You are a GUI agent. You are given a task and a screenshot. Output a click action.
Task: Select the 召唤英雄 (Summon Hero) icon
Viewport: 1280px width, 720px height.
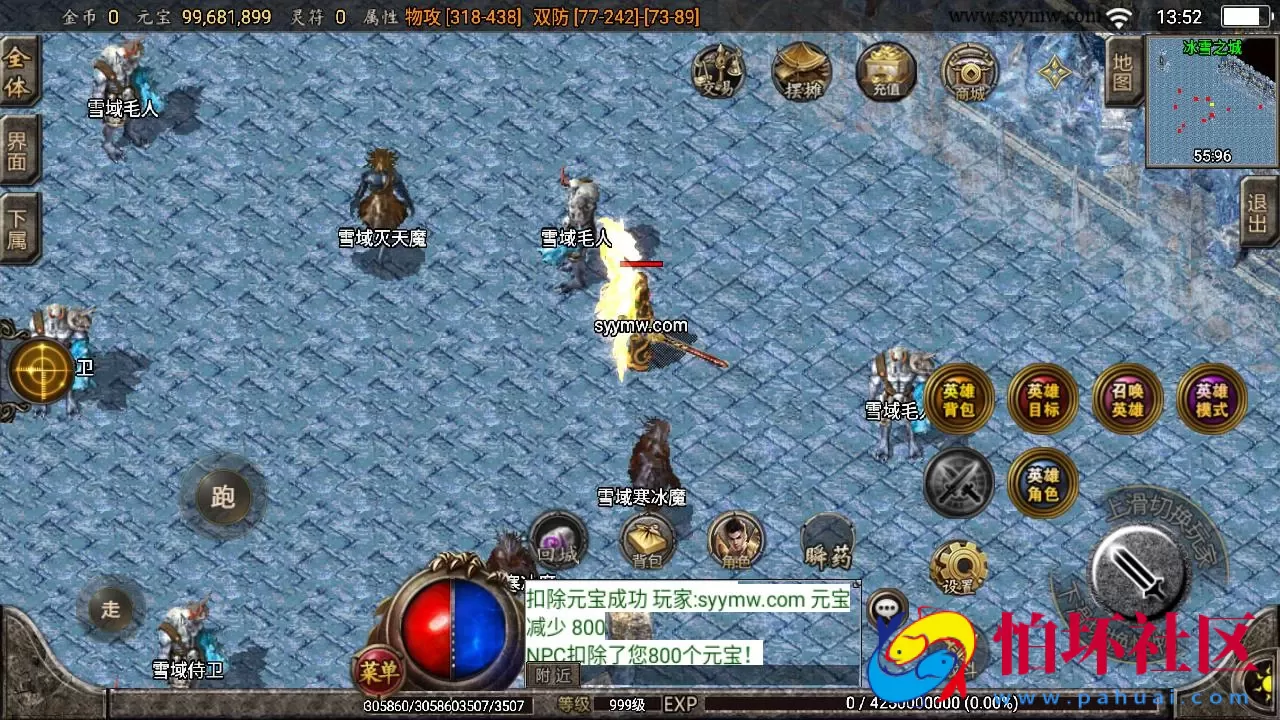[x=1127, y=397]
